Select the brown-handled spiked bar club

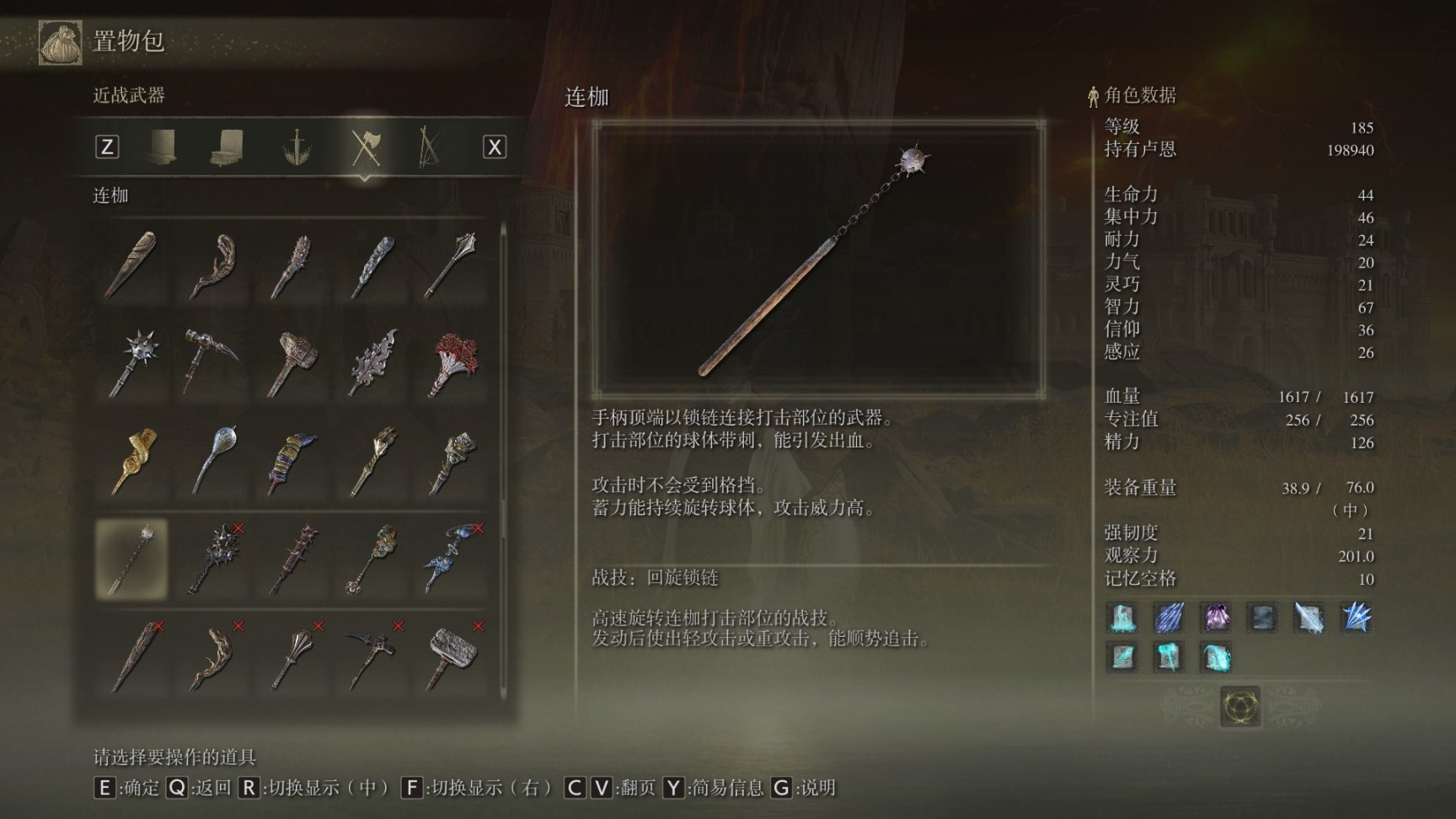(293, 559)
